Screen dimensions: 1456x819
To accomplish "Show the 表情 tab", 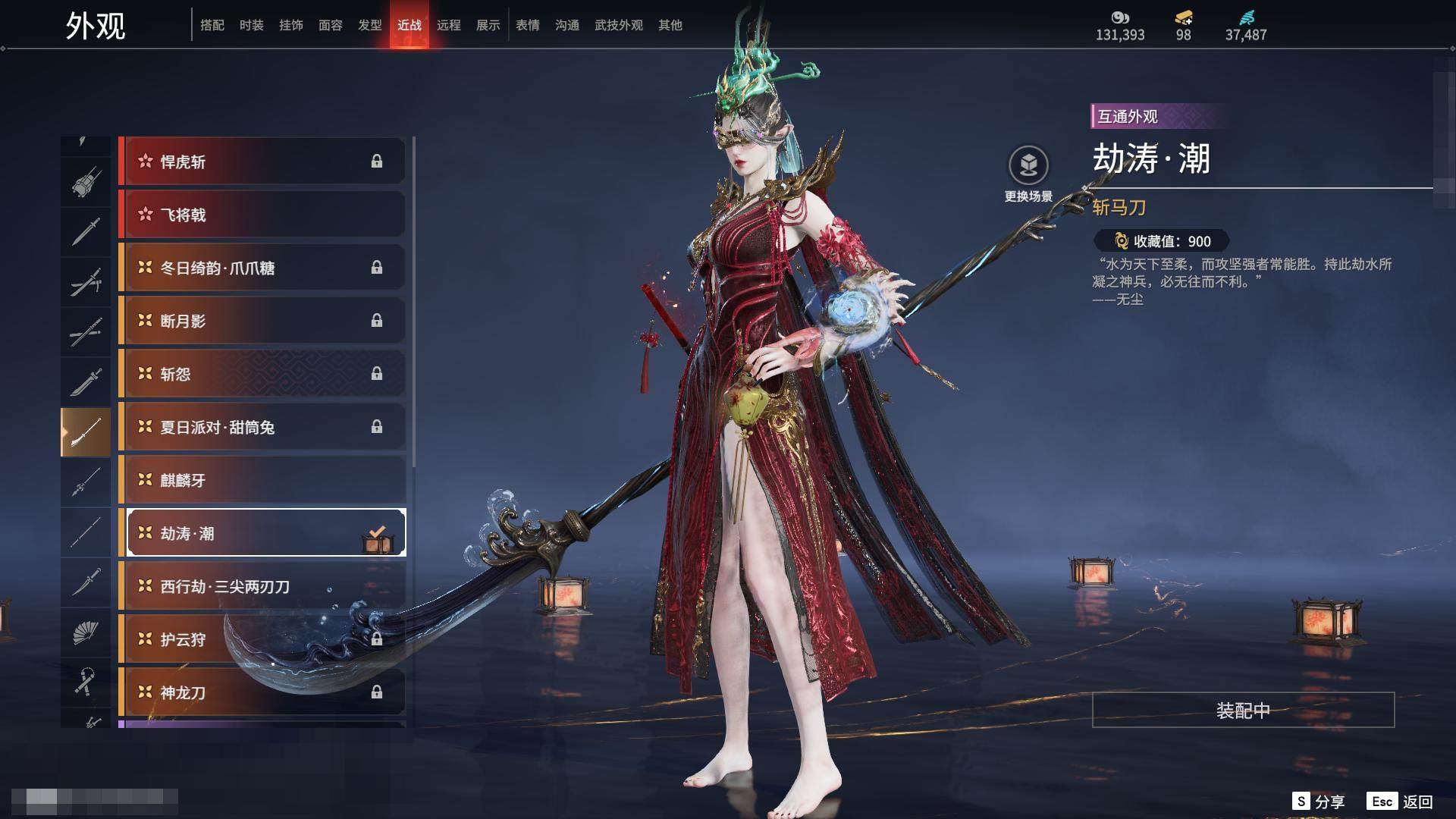I will pos(527,25).
